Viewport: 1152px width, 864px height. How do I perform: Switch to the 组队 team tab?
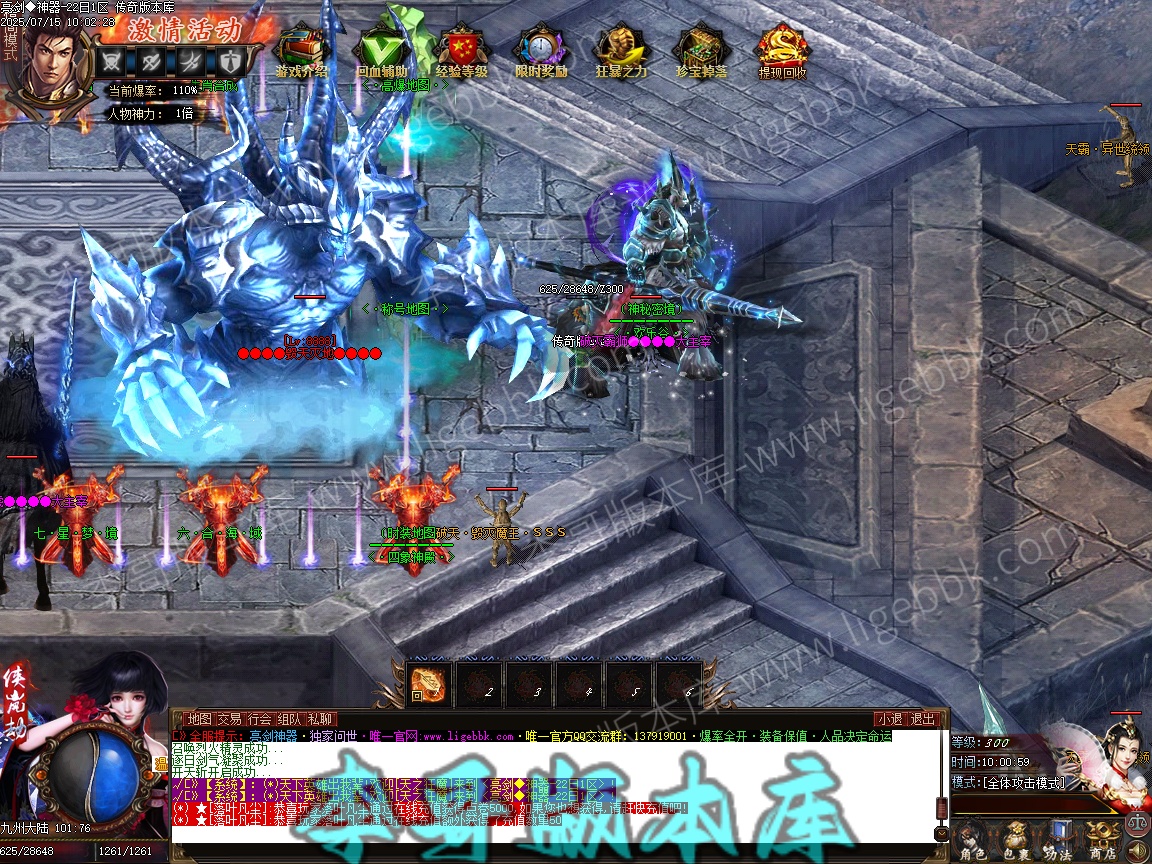(290, 719)
